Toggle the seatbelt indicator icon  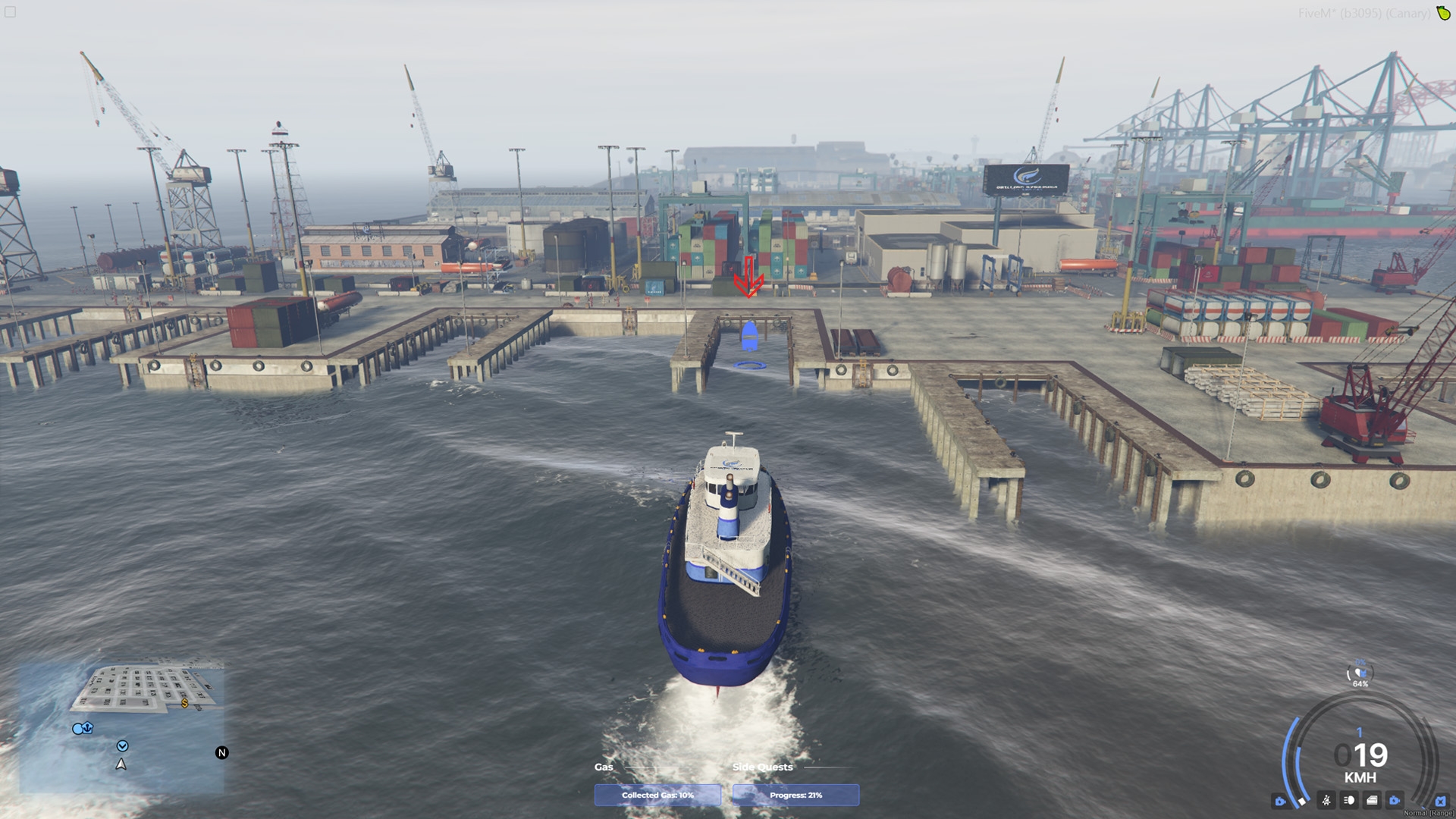click(1326, 800)
